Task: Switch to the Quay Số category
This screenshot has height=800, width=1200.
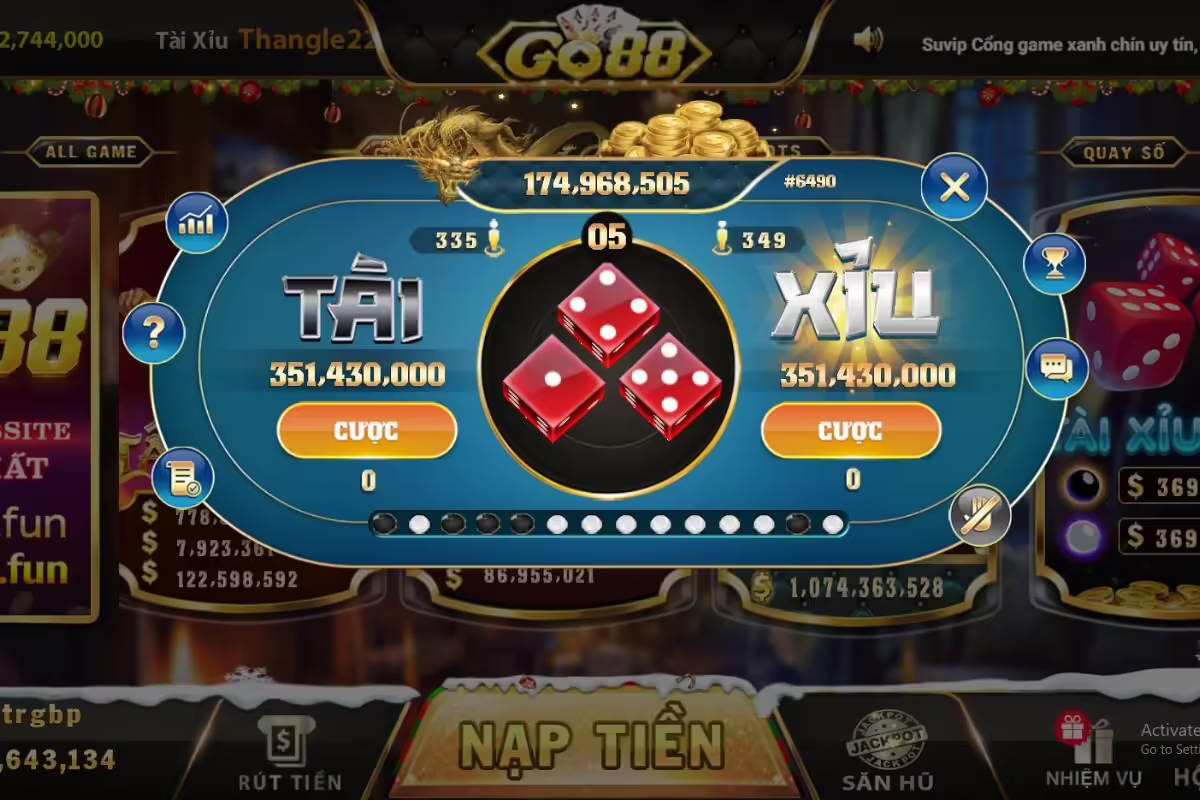Action: (1124, 153)
